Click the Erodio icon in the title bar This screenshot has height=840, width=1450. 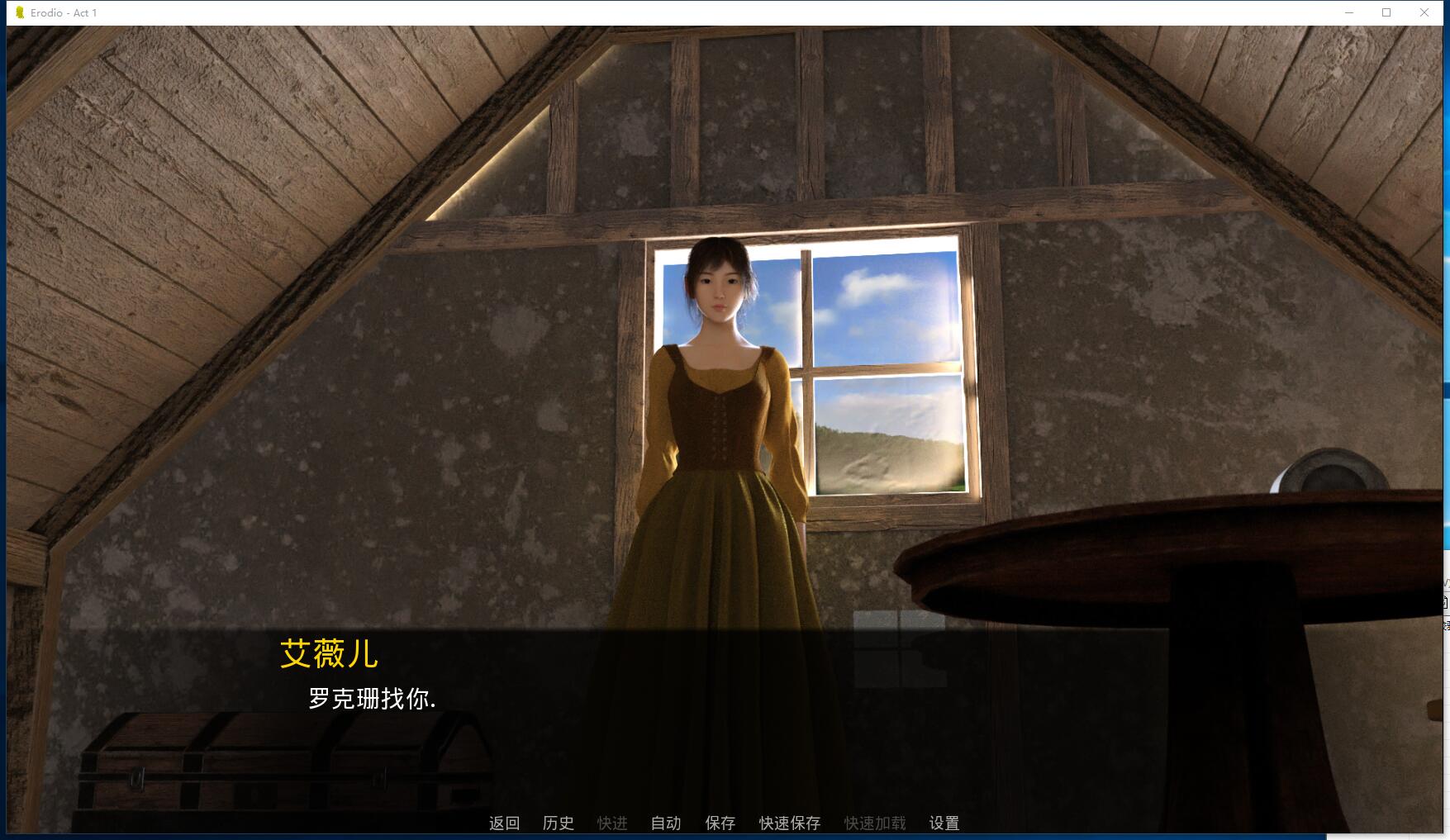click(x=20, y=12)
